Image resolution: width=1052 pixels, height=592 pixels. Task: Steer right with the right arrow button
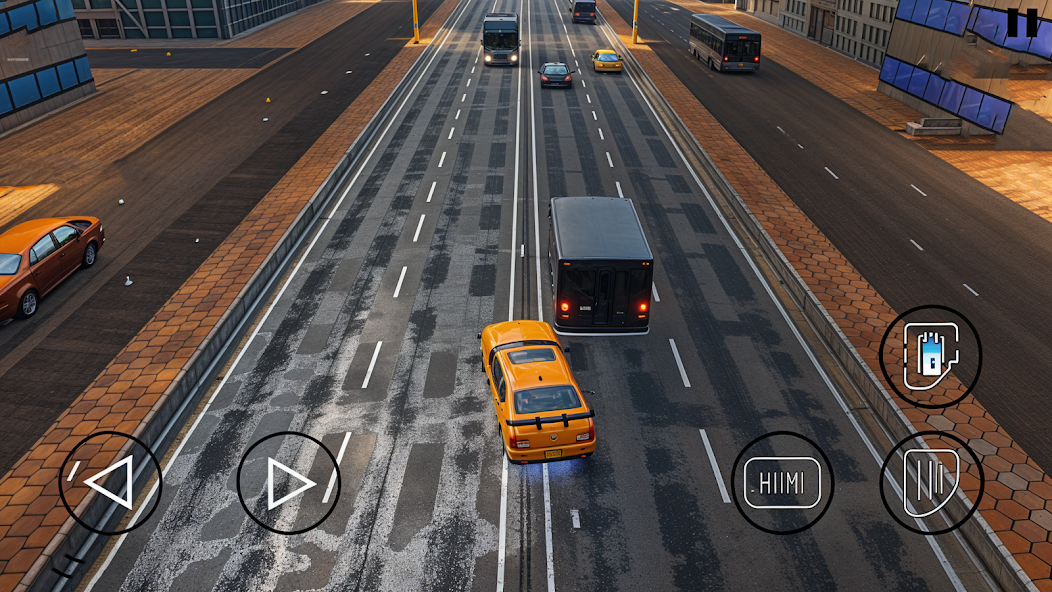point(289,483)
